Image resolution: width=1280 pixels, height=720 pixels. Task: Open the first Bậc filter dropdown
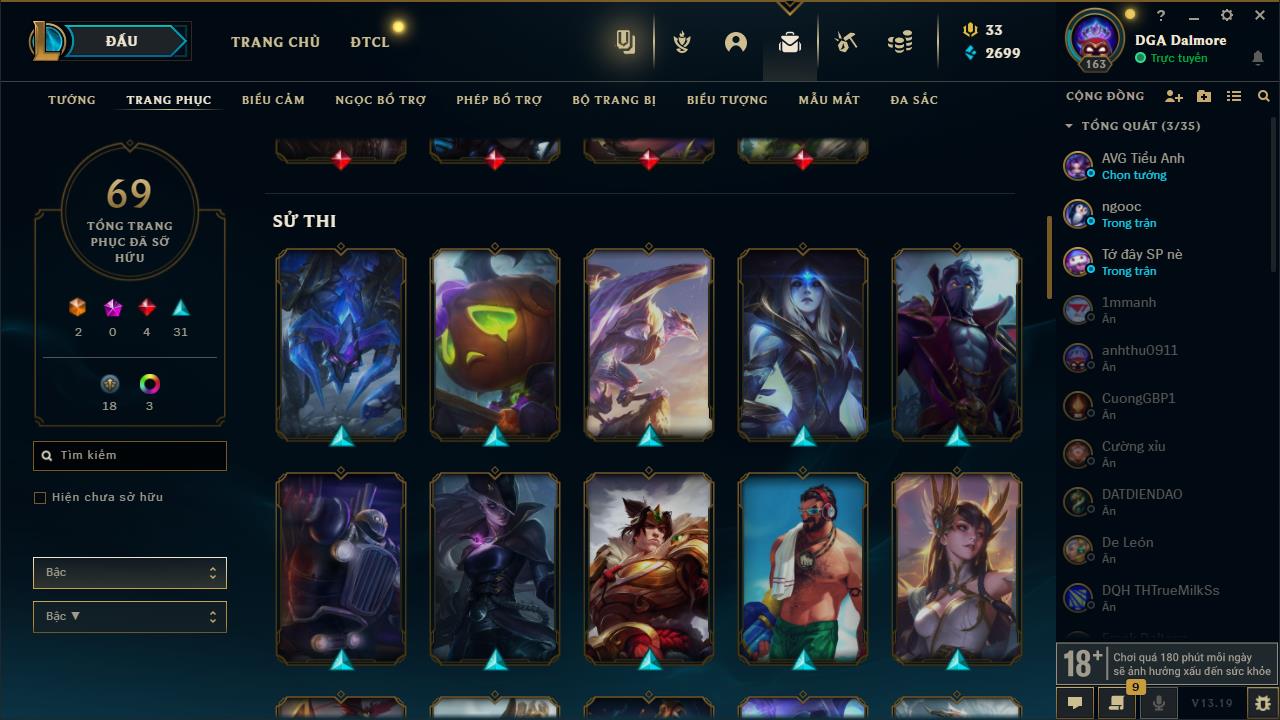[x=129, y=572]
